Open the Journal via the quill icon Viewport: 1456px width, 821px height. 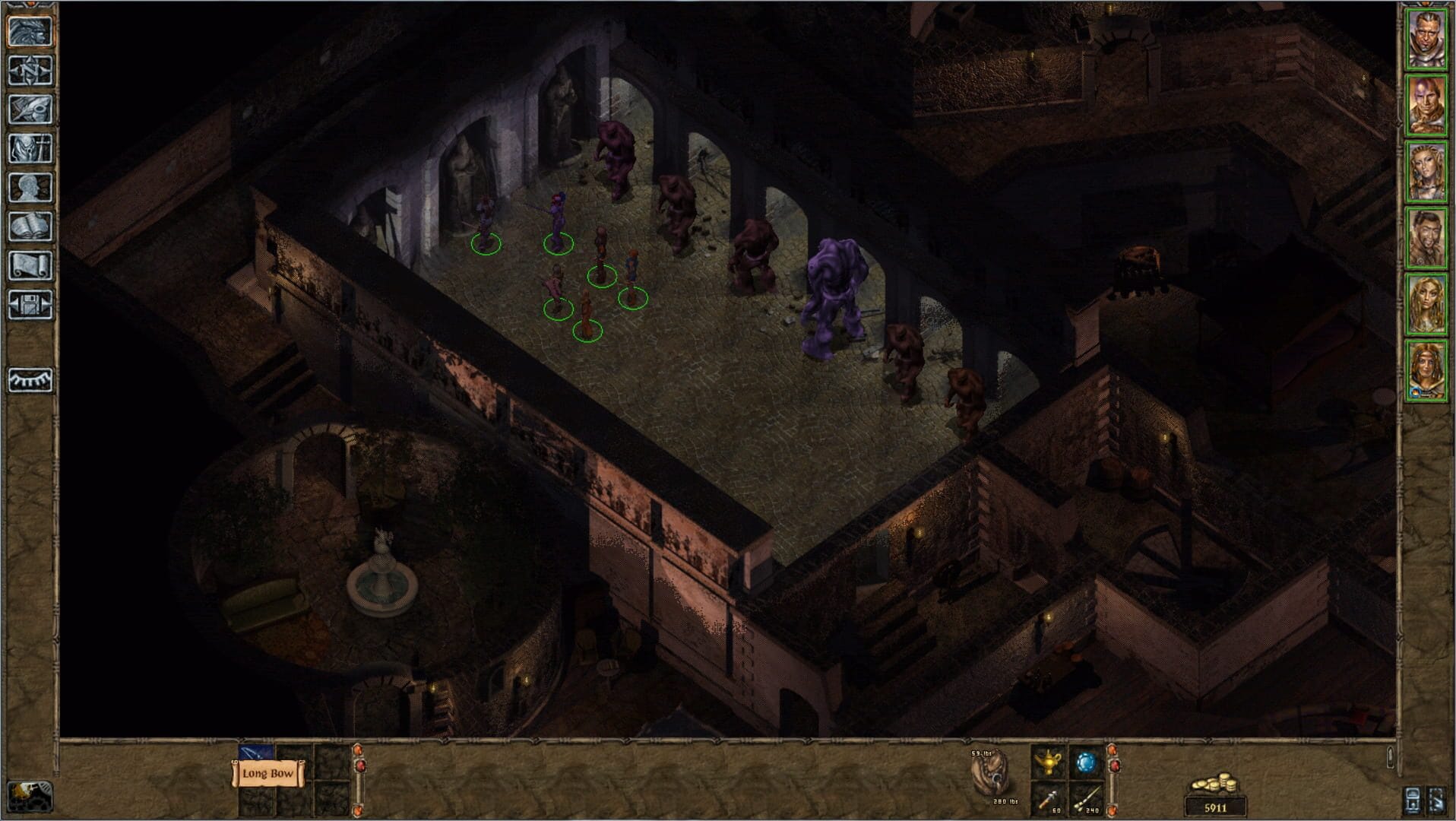coord(30,109)
